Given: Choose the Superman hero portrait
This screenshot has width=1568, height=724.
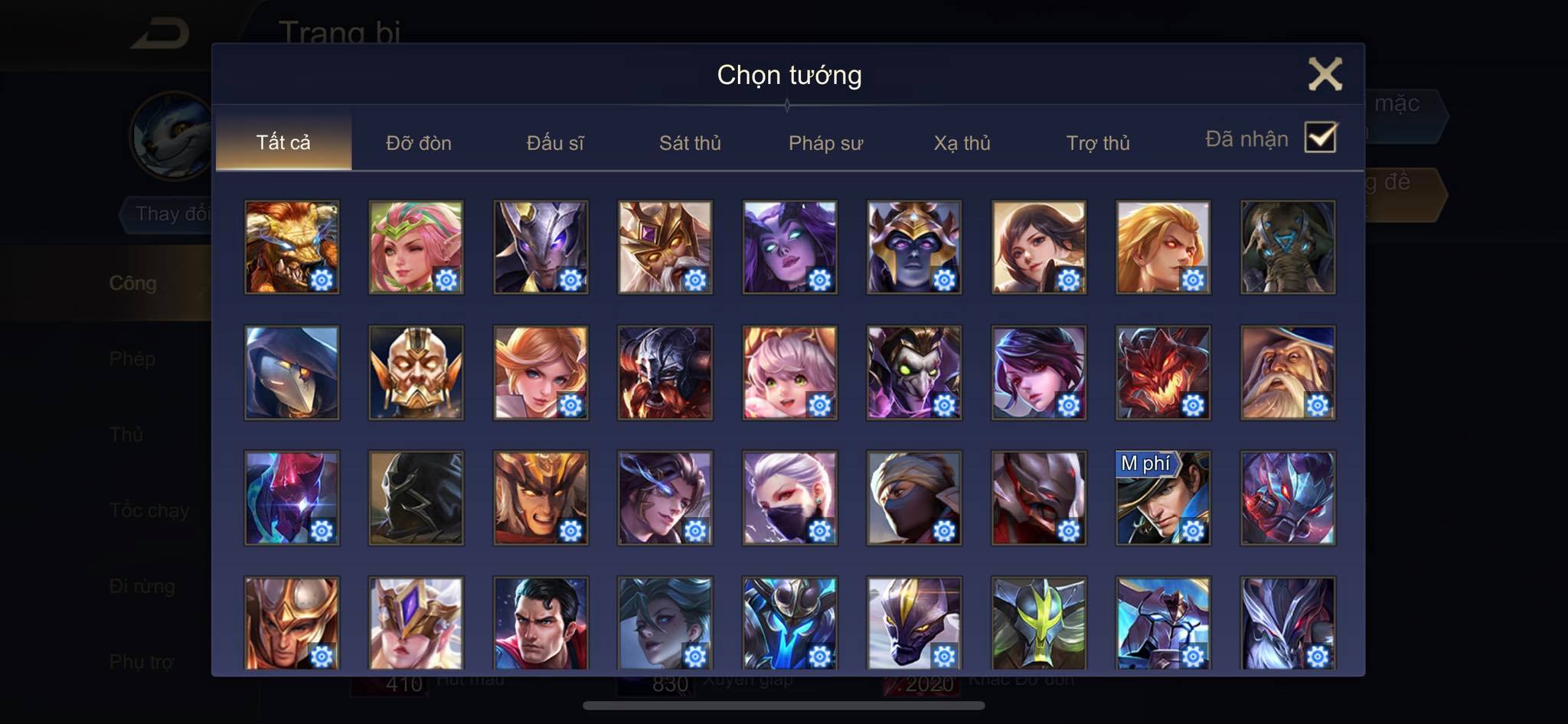Looking at the screenshot, I should 541,623.
